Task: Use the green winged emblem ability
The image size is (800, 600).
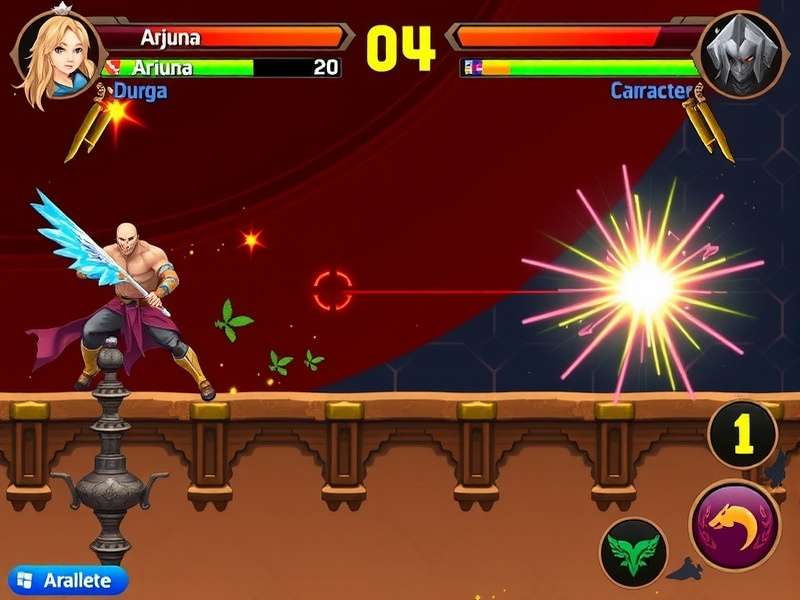Action: 634,552
